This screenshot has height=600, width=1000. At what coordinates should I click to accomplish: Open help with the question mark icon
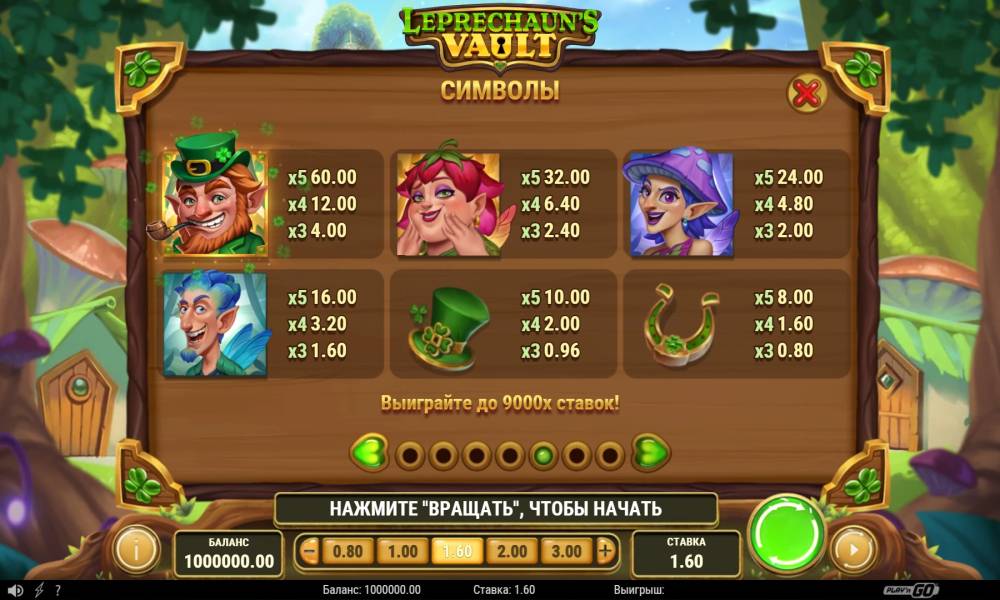tap(57, 590)
